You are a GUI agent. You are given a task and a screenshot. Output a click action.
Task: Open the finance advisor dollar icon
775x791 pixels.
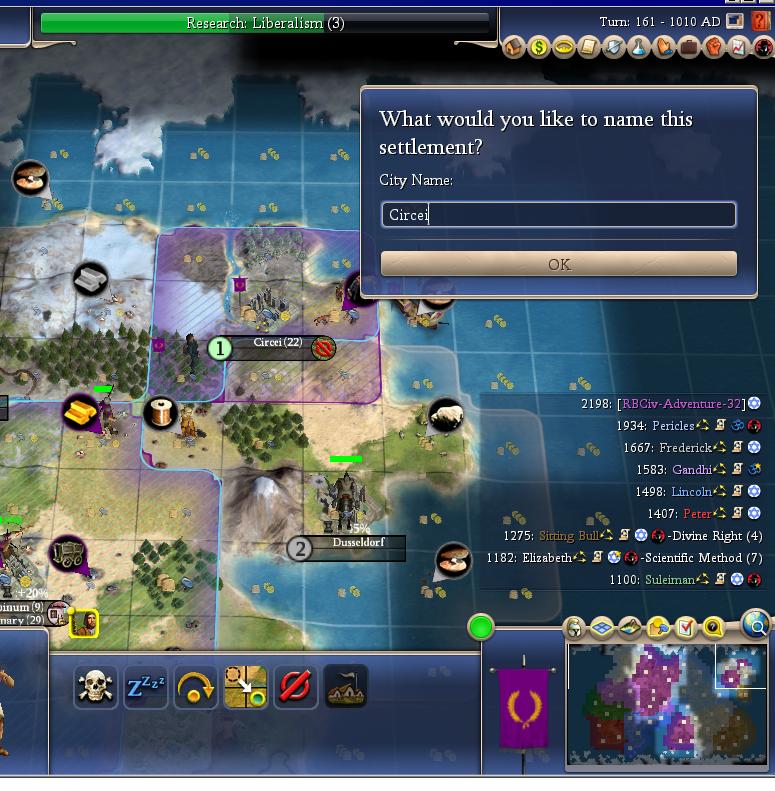point(539,47)
